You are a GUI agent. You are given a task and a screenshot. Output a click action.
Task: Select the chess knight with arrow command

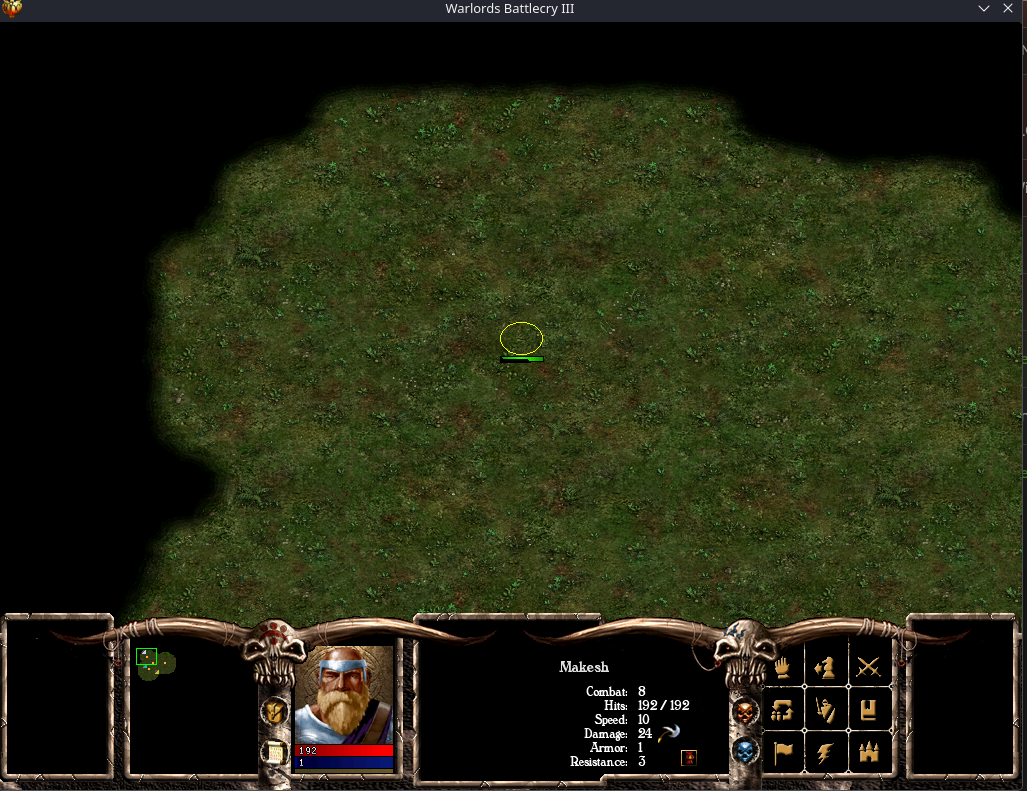point(826,666)
